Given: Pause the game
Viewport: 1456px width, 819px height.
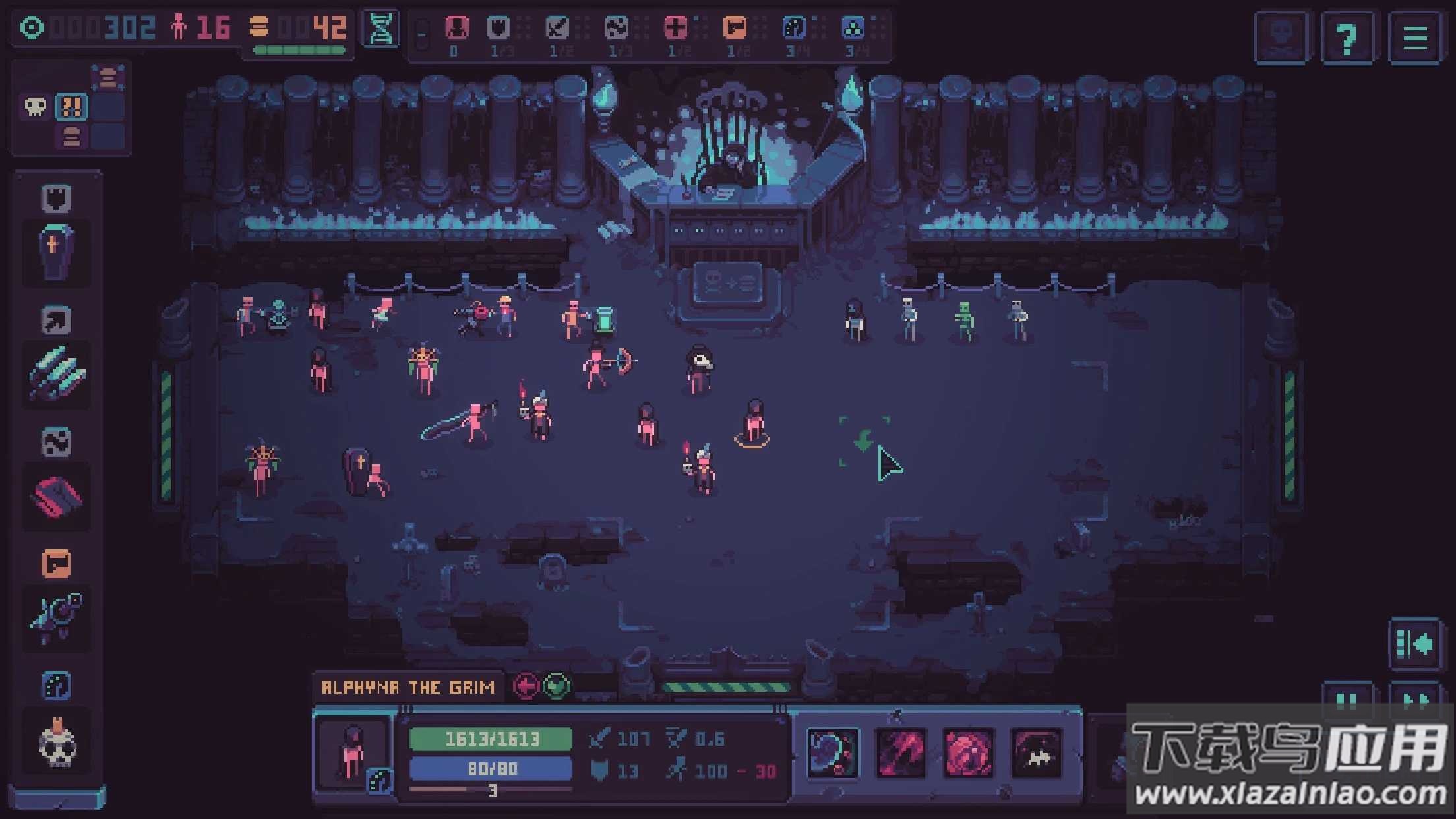Looking at the screenshot, I should click(x=1347, y=700).
